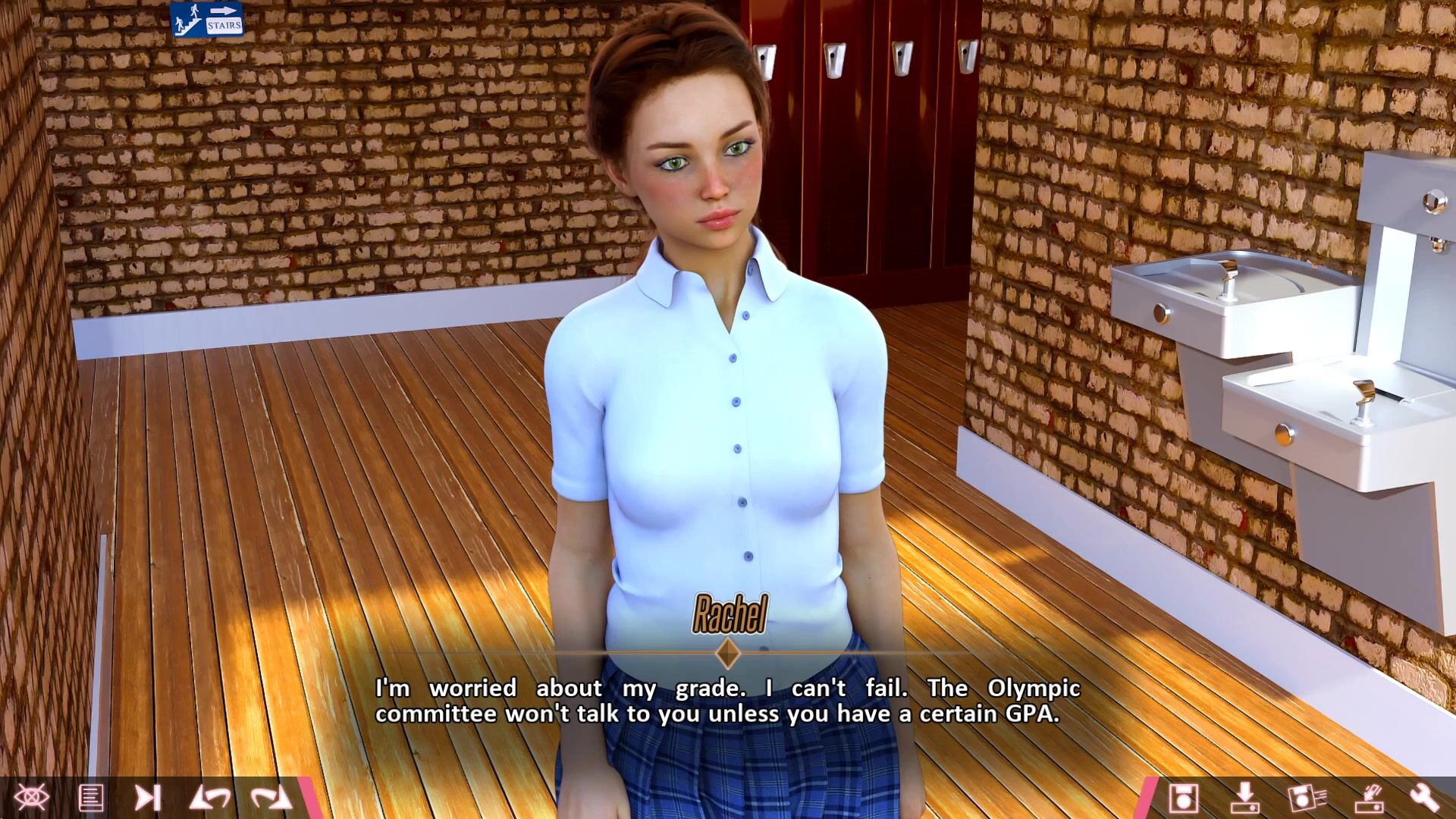Hide the interface with the crossed-eye icon
This screenshot has width=1456, height=819.
[x=31, y=797]
